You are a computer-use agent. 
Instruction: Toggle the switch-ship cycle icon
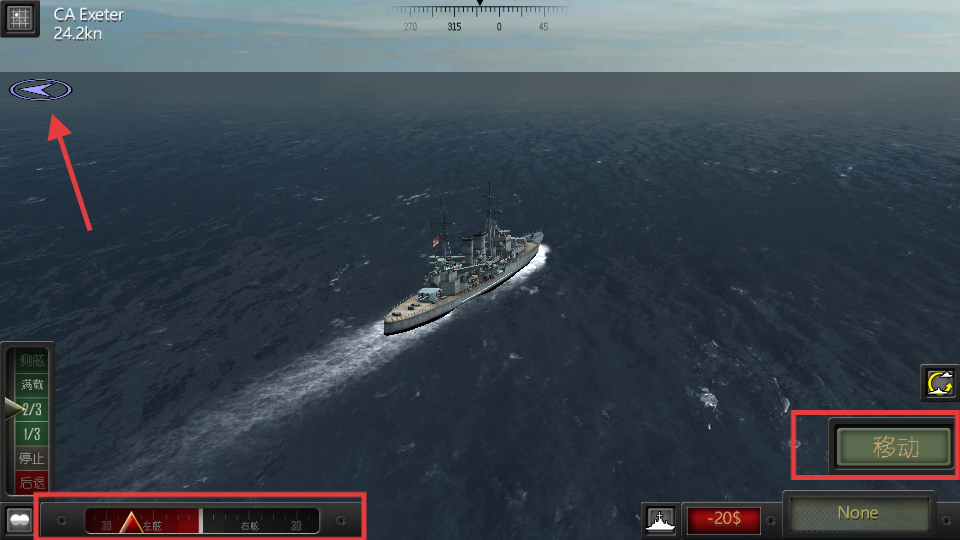click(940, 383)
